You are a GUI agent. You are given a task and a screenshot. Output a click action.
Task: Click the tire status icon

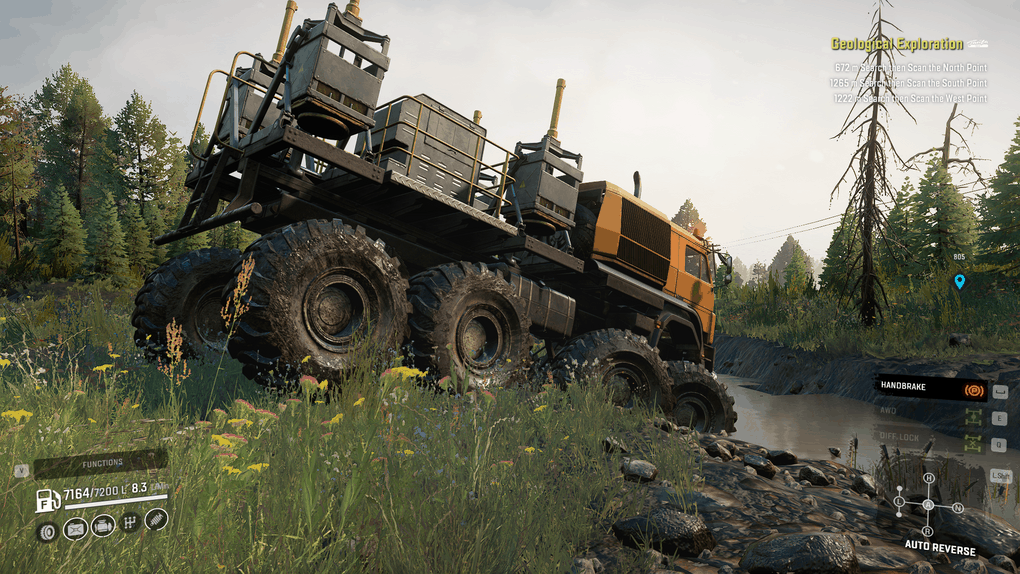click(x=47, y=530)
